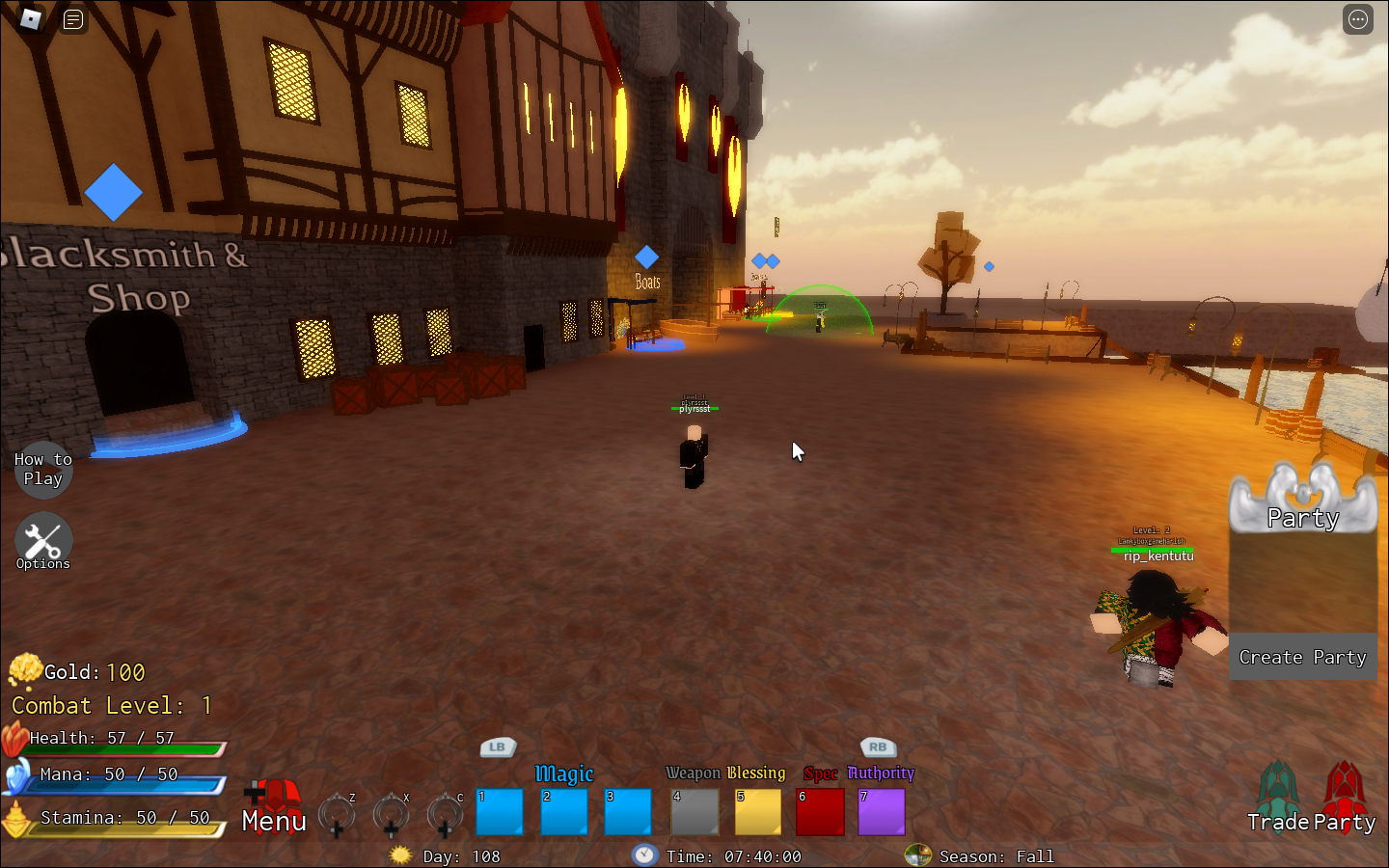The image size is (1389, 868).
Task: Open the three-dot more options button
Action: [1358, 19]
